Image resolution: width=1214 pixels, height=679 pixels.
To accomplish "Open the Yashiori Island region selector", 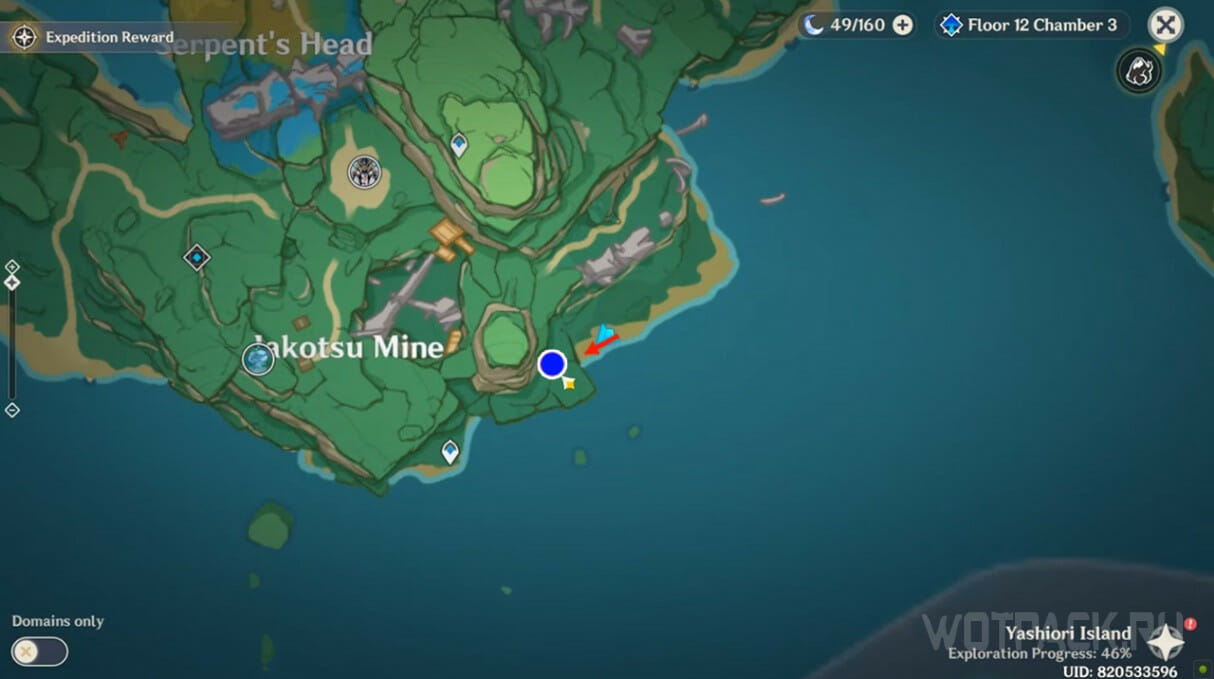I will [x=1166, y=641].
